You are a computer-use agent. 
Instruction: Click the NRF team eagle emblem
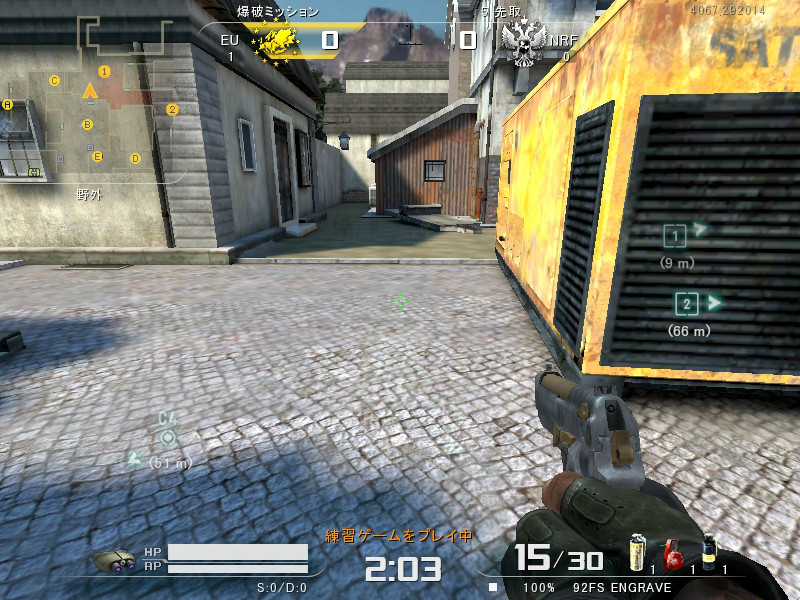click(523, 42)
